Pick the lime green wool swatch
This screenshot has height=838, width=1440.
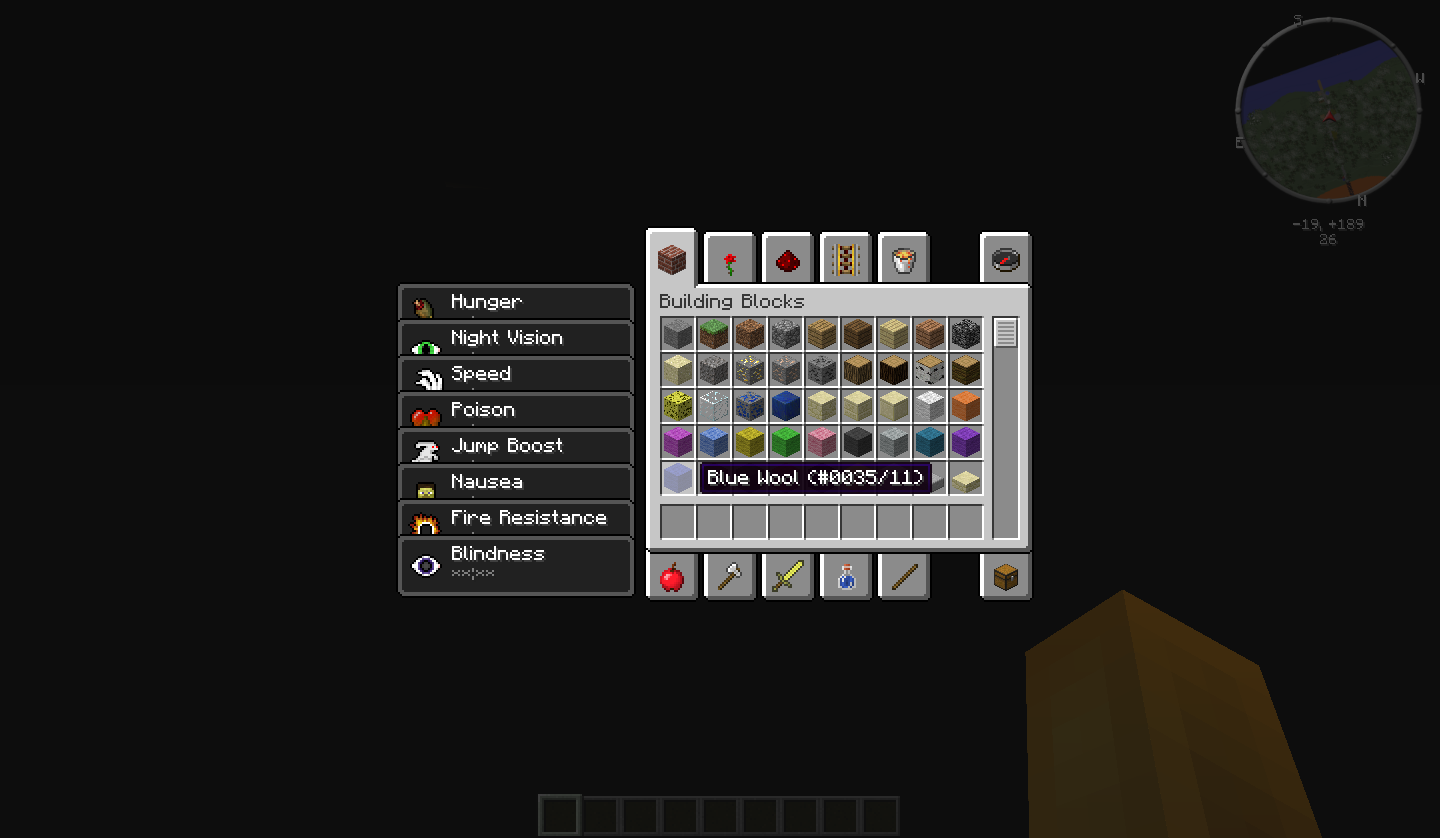[x=785, y=441]
